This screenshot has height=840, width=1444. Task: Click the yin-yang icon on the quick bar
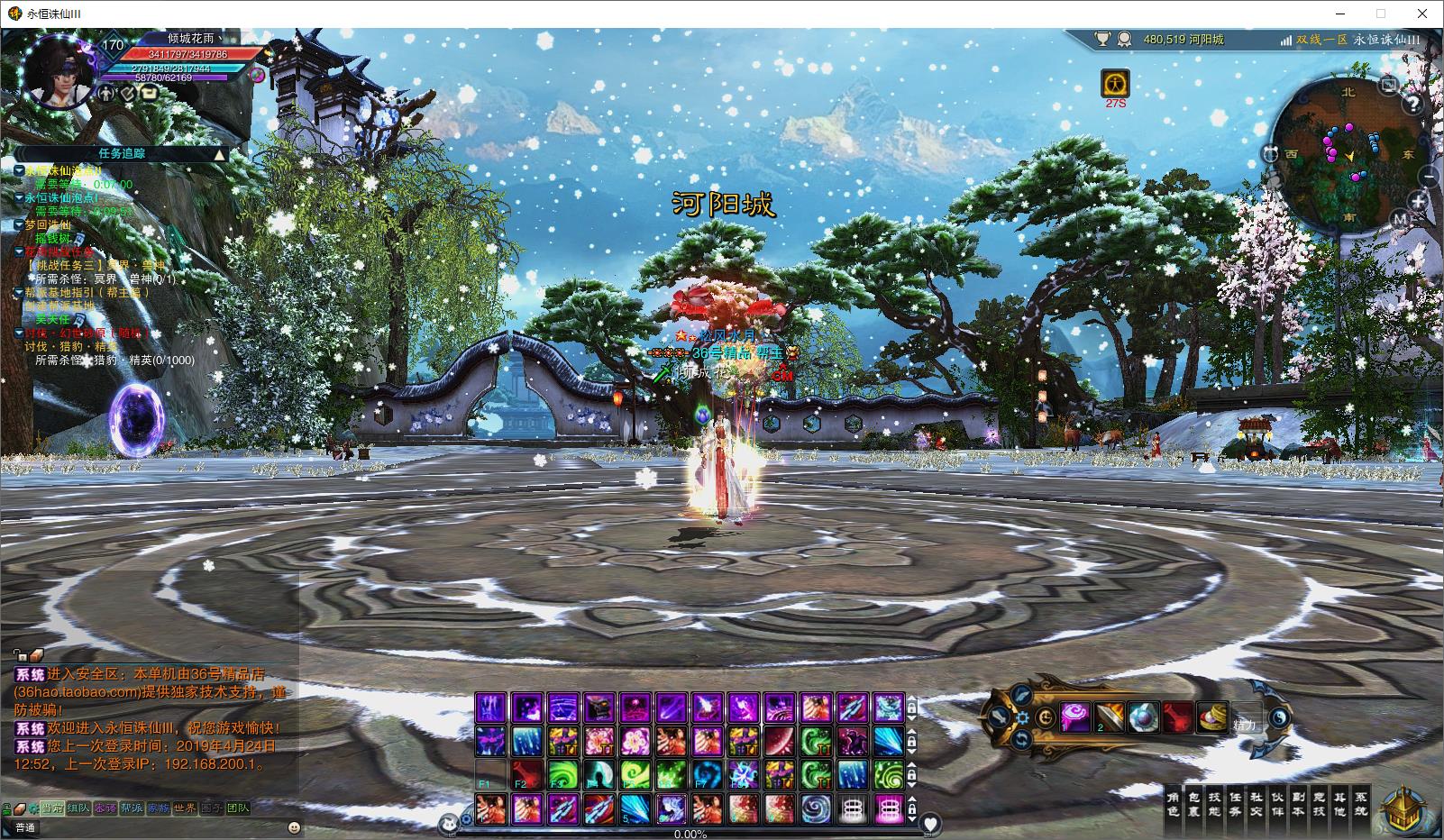click(x=1281, y=718)
